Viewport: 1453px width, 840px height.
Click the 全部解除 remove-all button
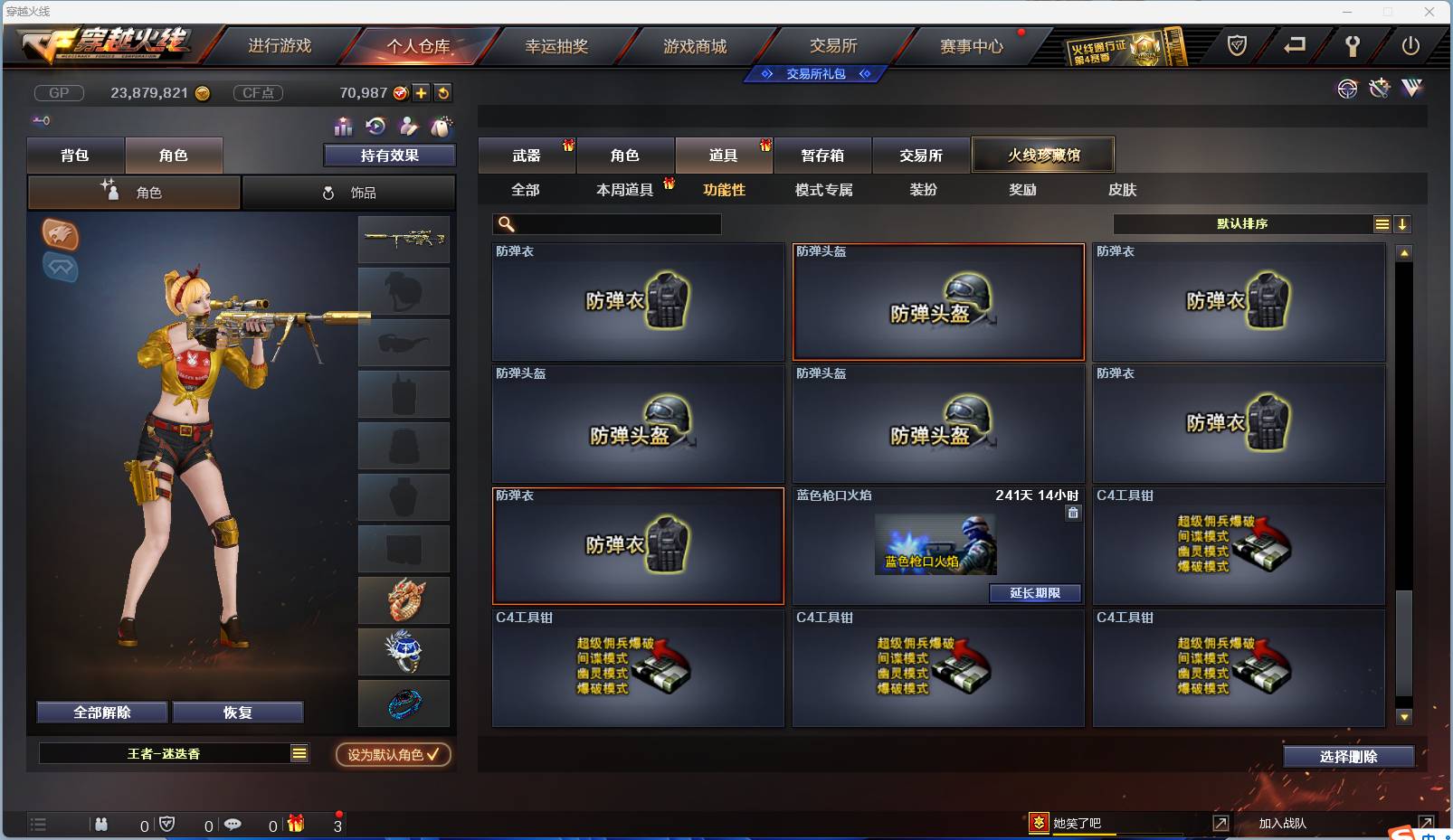point(102,712)
